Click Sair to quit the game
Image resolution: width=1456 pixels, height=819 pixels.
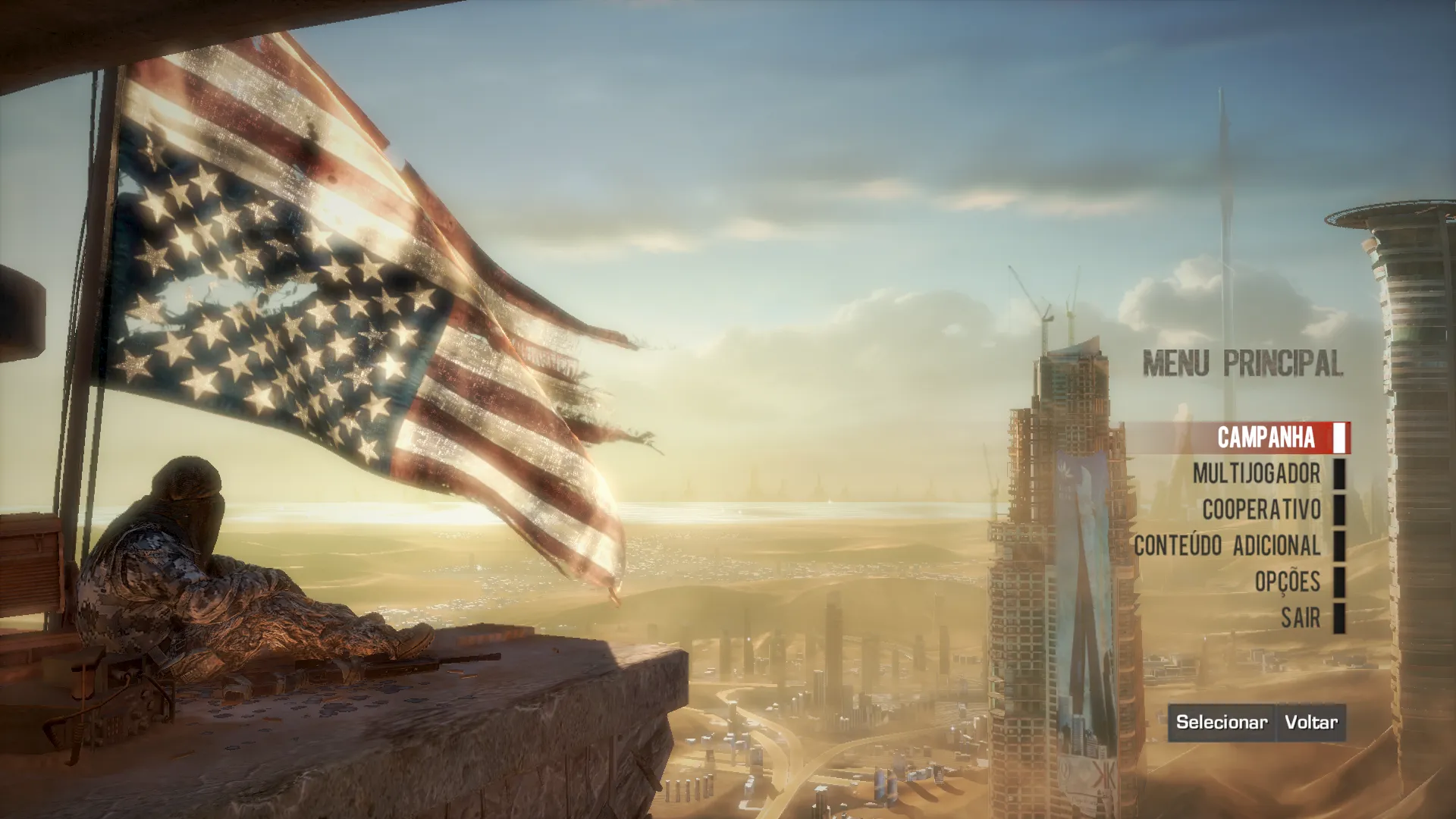[1301, 618]
